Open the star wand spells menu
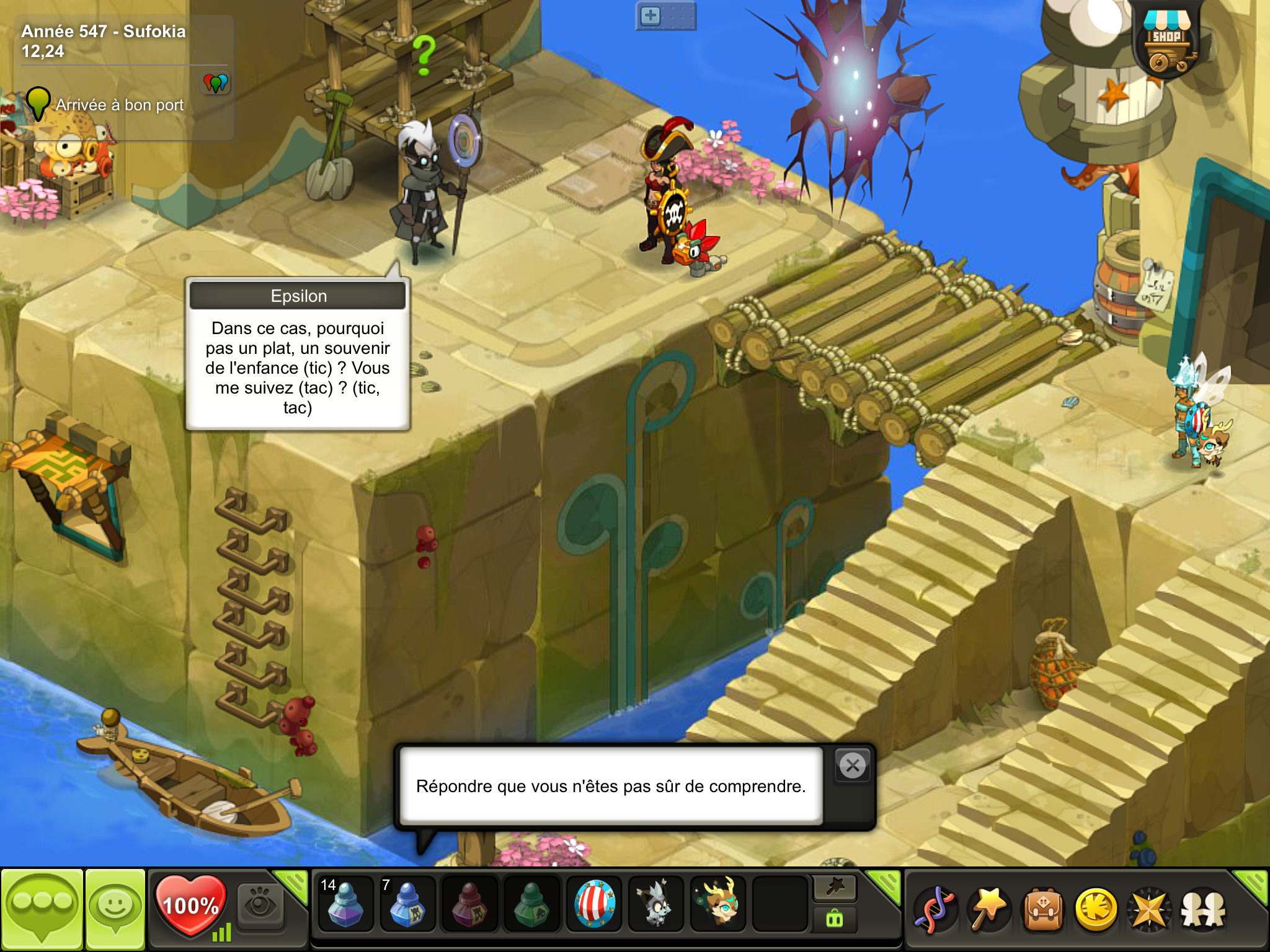This screenshot has height=952, width=1270. point(989,910)
